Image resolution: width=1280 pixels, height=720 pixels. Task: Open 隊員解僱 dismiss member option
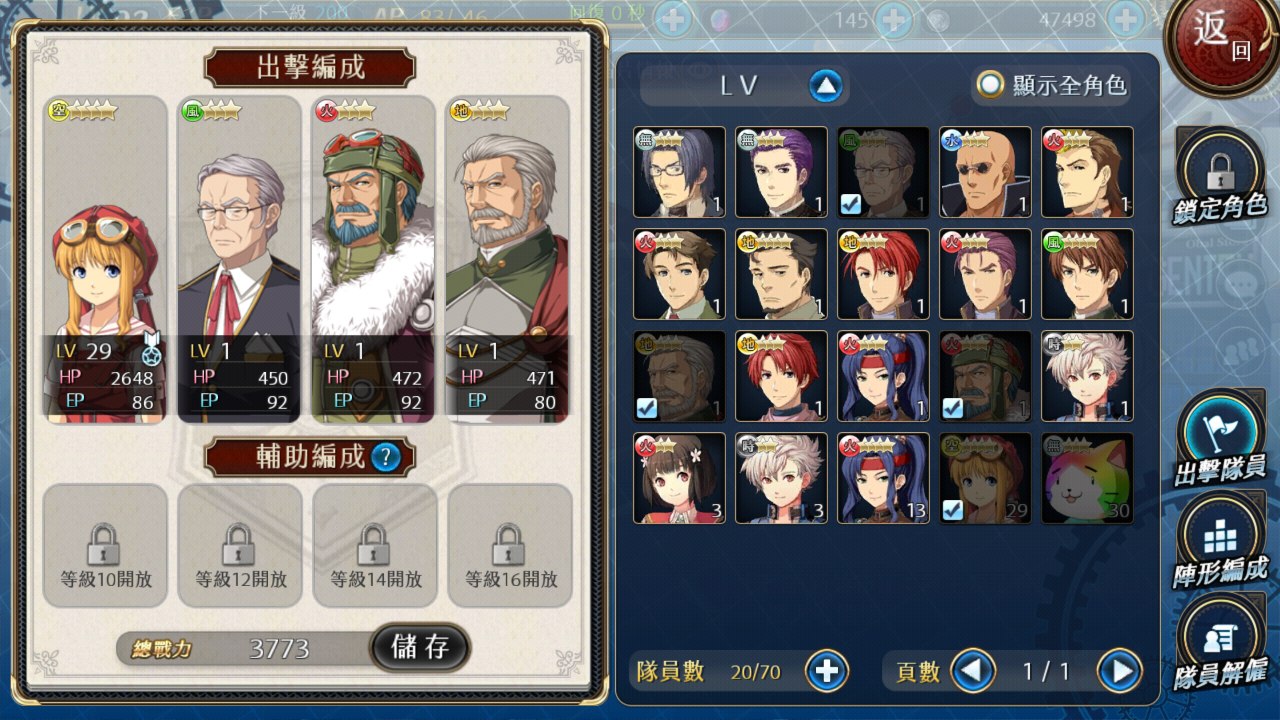[x=1220, y=643]
